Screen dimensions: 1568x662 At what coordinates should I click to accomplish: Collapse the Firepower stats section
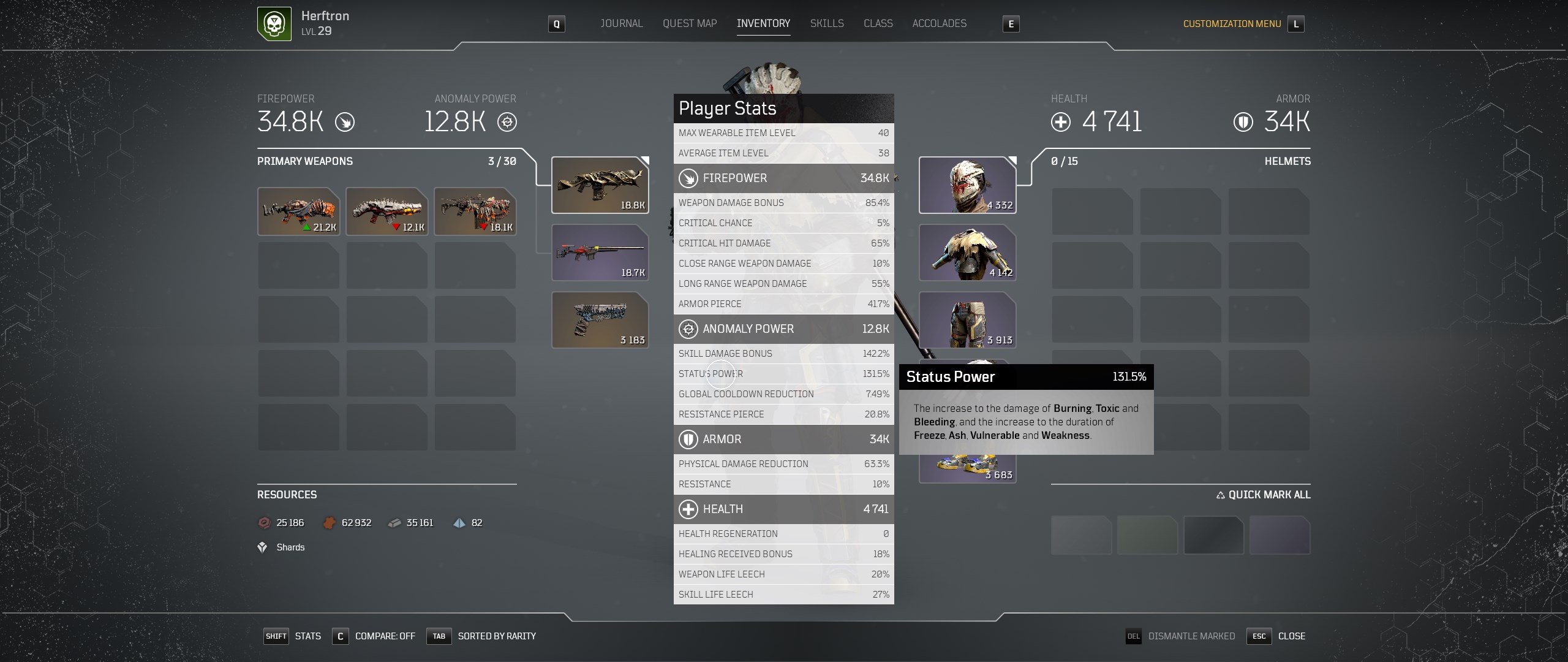[784, 178]
